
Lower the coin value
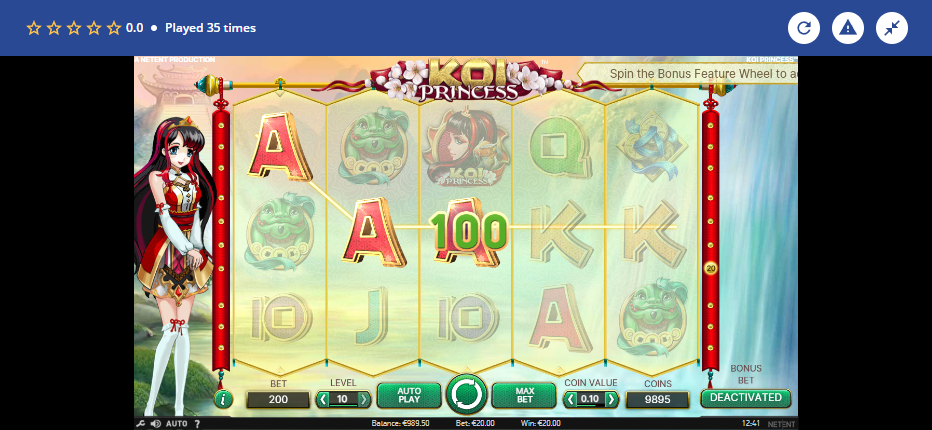(570, 400)
